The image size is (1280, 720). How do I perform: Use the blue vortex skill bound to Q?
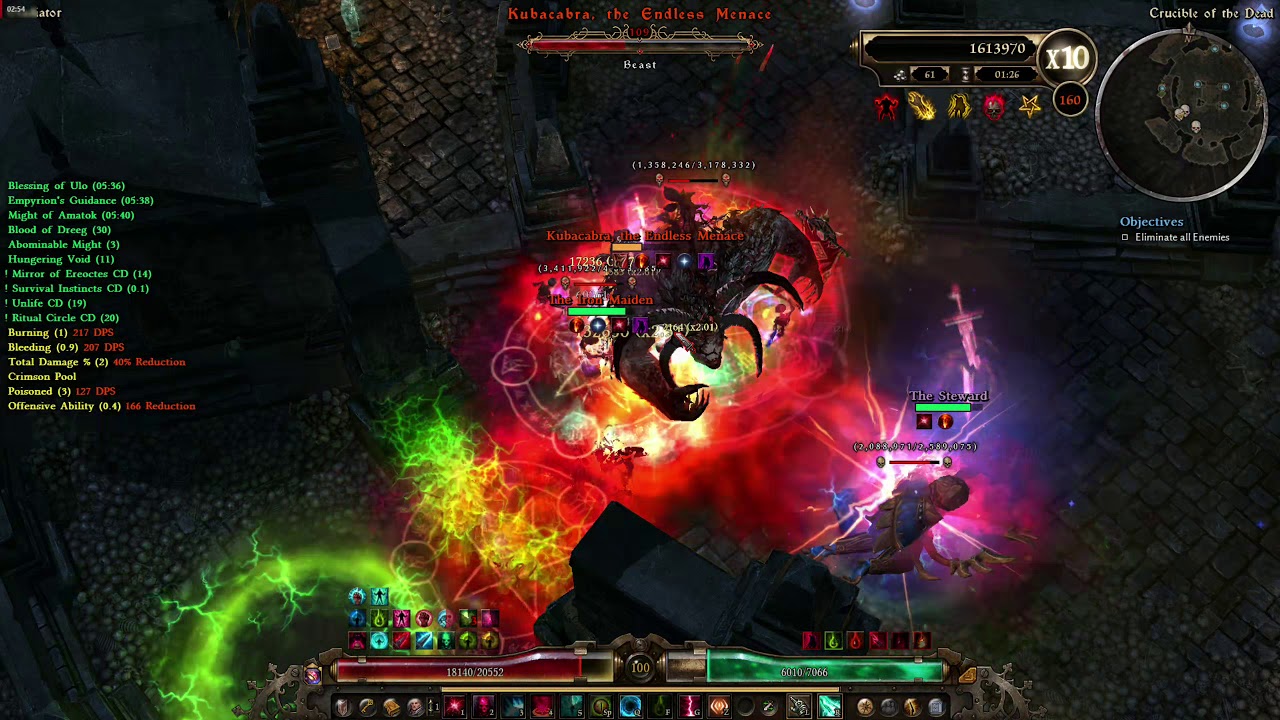click(x=630, y=707)
